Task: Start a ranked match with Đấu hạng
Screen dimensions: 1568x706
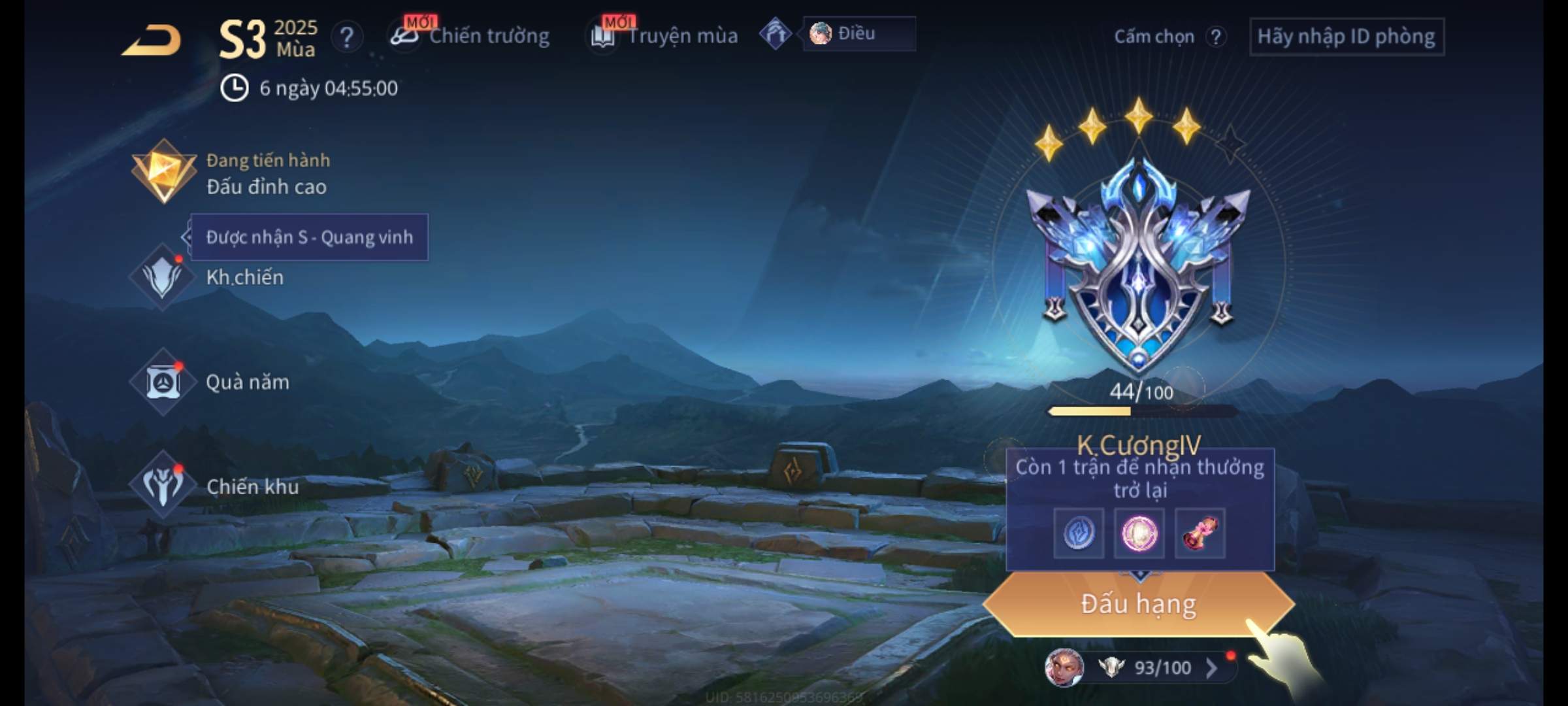Action: tap(1138, 604)
